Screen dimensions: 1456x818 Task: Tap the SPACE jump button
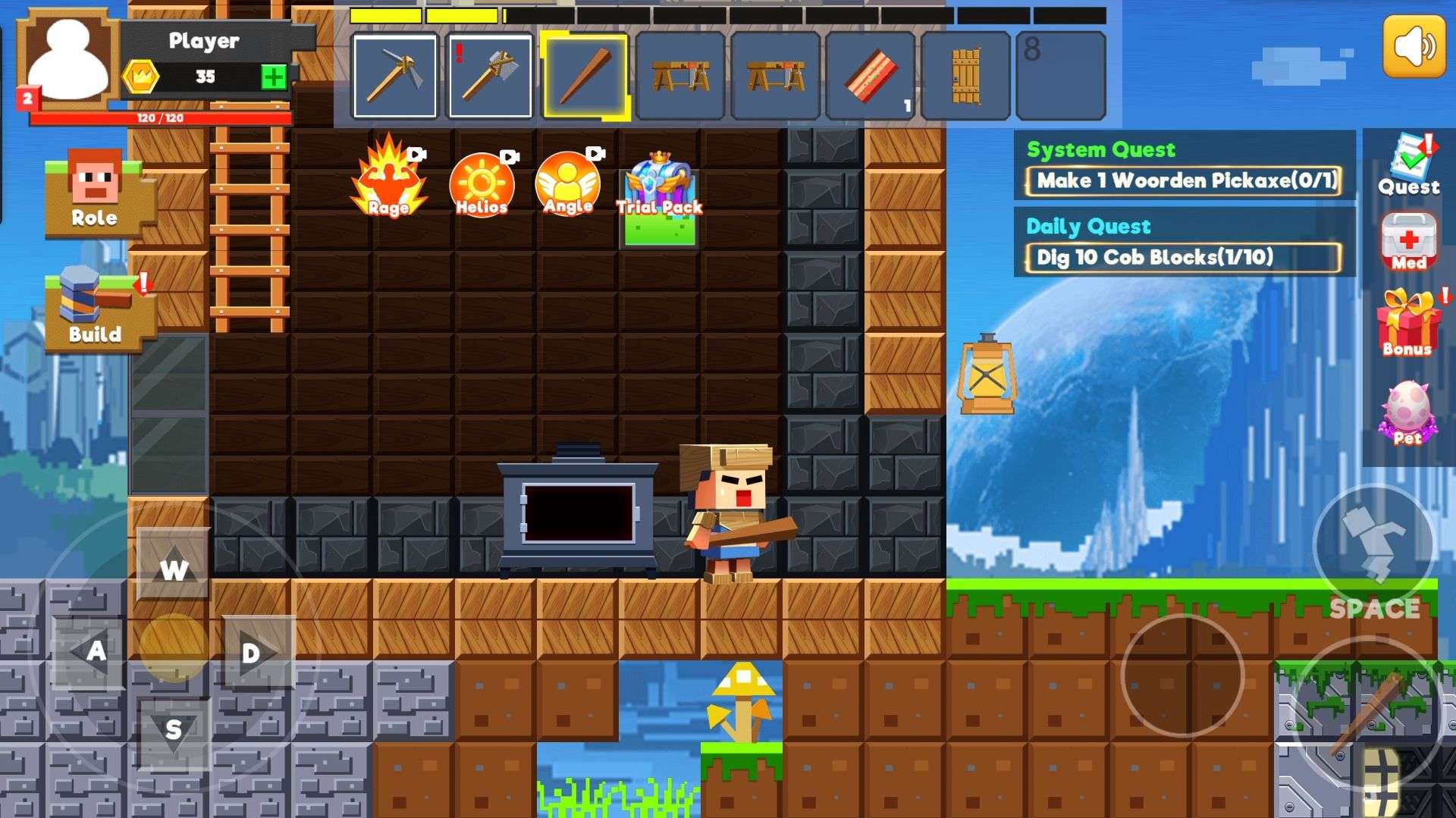pyautogui.click(x=1373, y=547)
